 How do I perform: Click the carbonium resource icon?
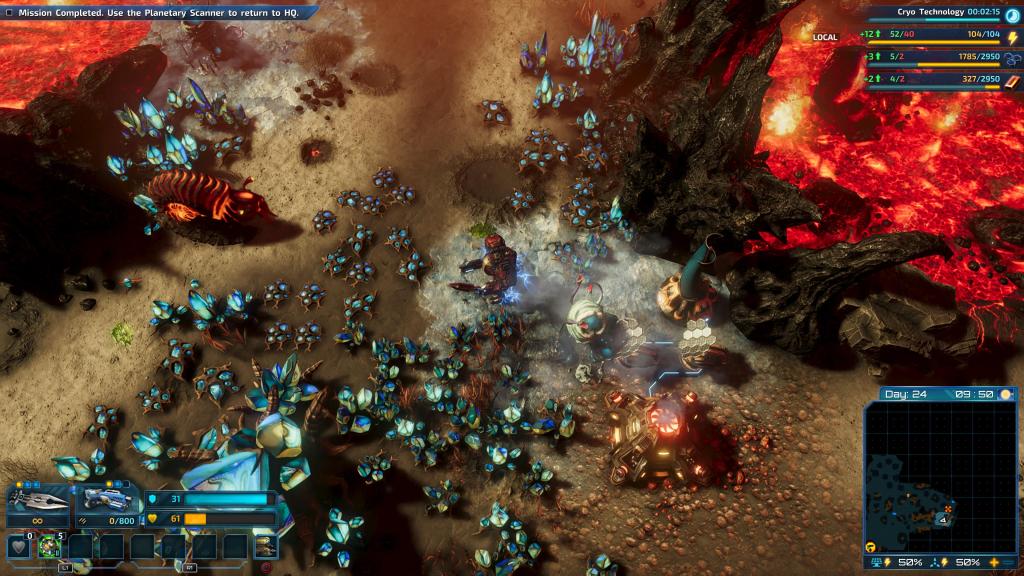click(1012, 56)
